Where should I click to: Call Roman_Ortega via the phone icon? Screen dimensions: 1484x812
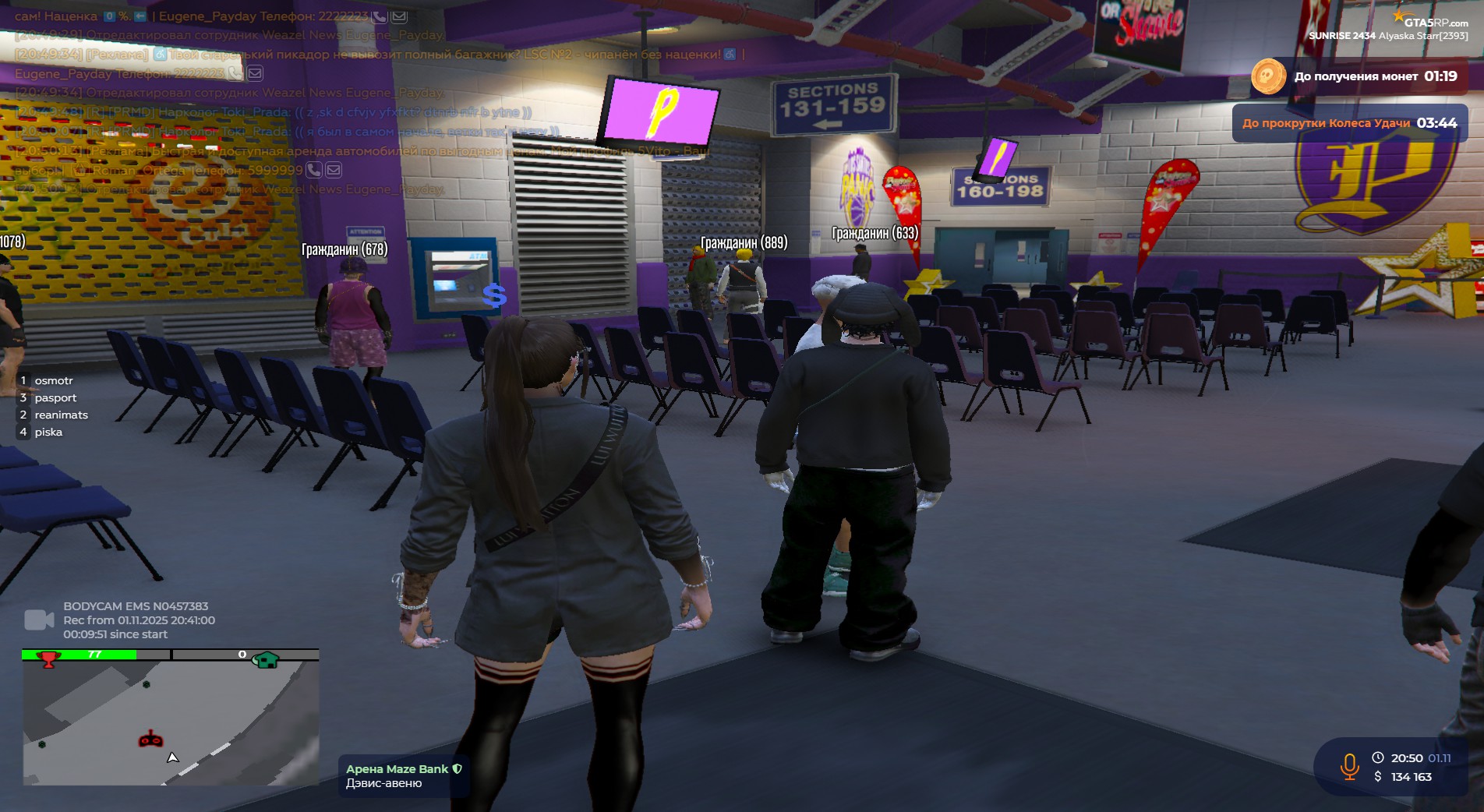[314, 170]
